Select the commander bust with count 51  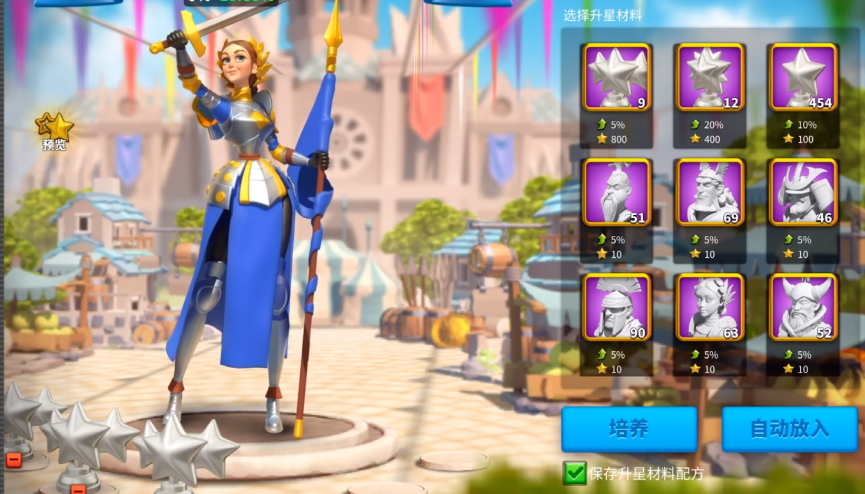[617, 192]
